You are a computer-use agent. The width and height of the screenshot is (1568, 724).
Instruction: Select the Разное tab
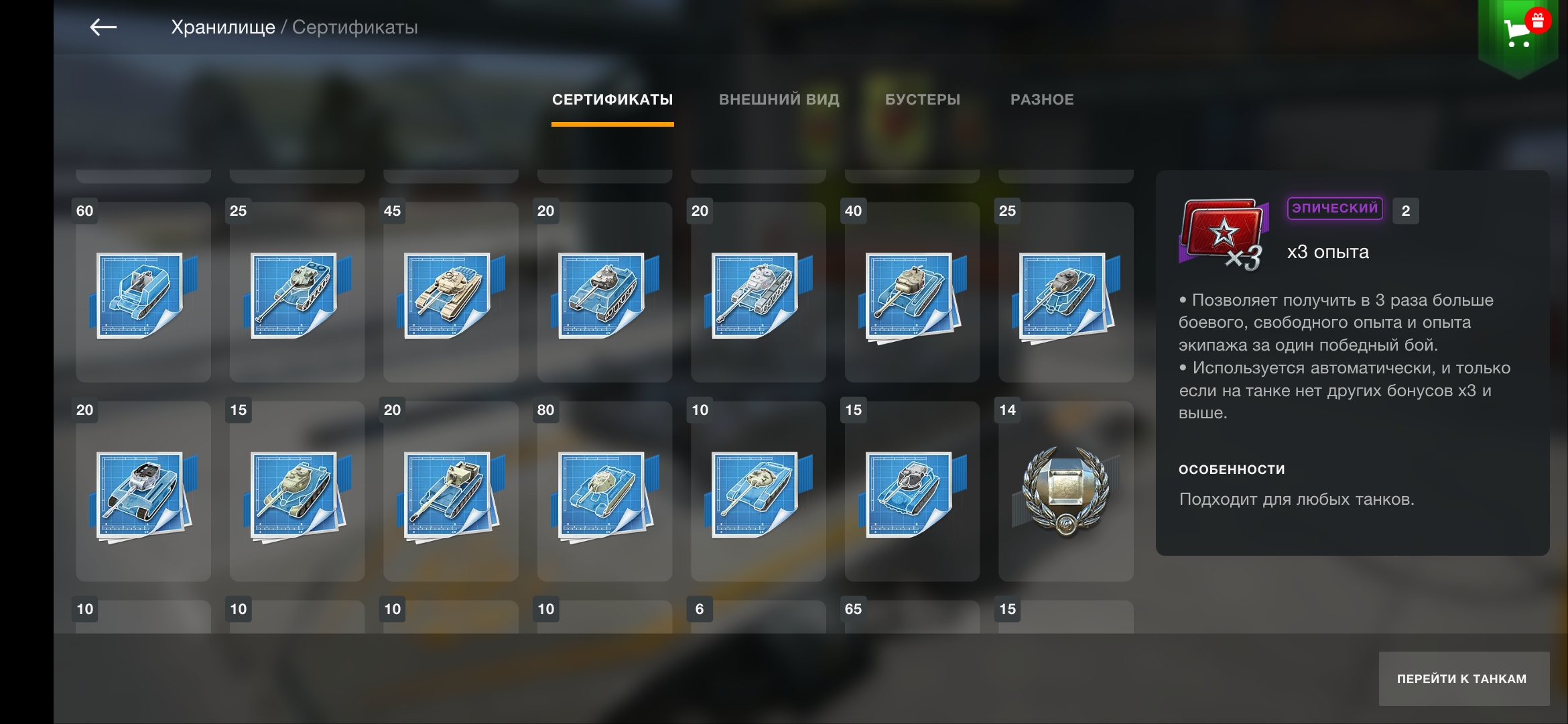(1042, 100)
